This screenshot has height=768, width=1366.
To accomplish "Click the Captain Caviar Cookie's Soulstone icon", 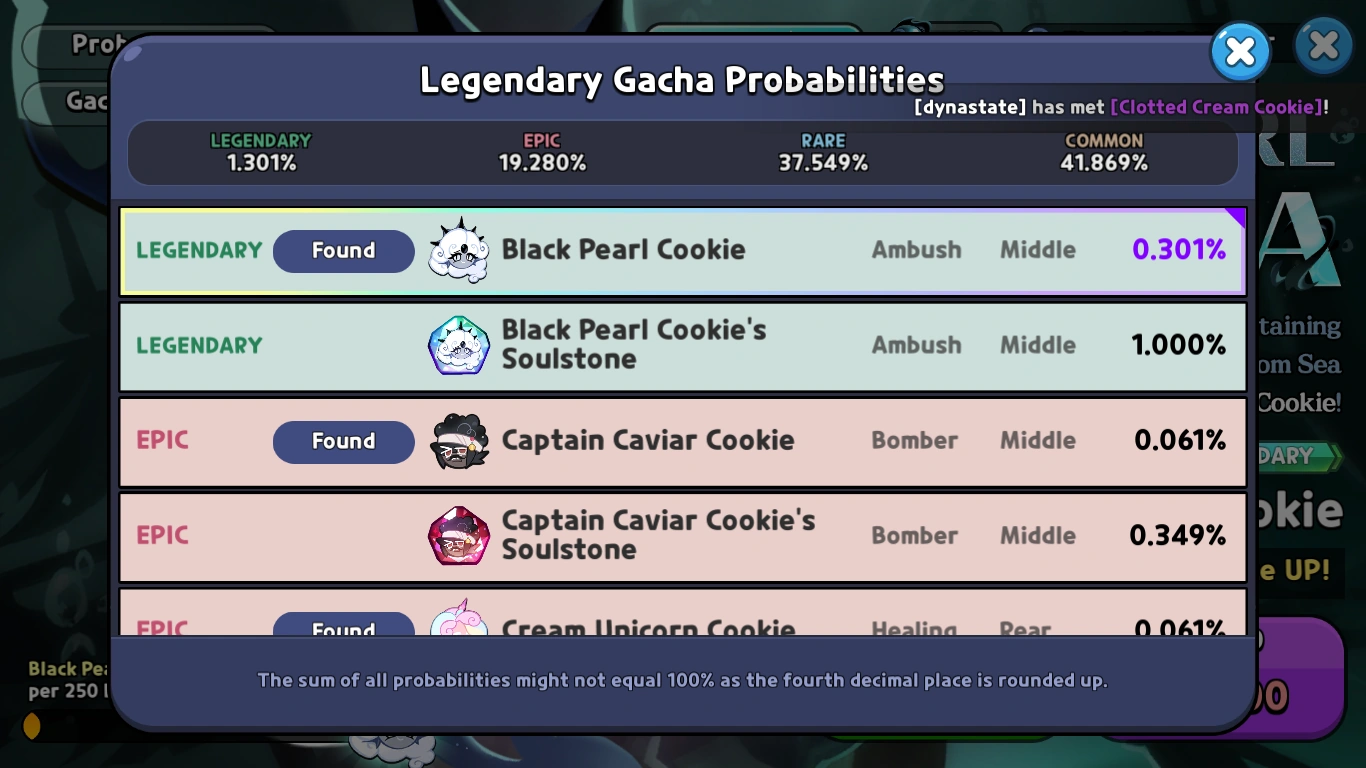I will click(458, 536).
